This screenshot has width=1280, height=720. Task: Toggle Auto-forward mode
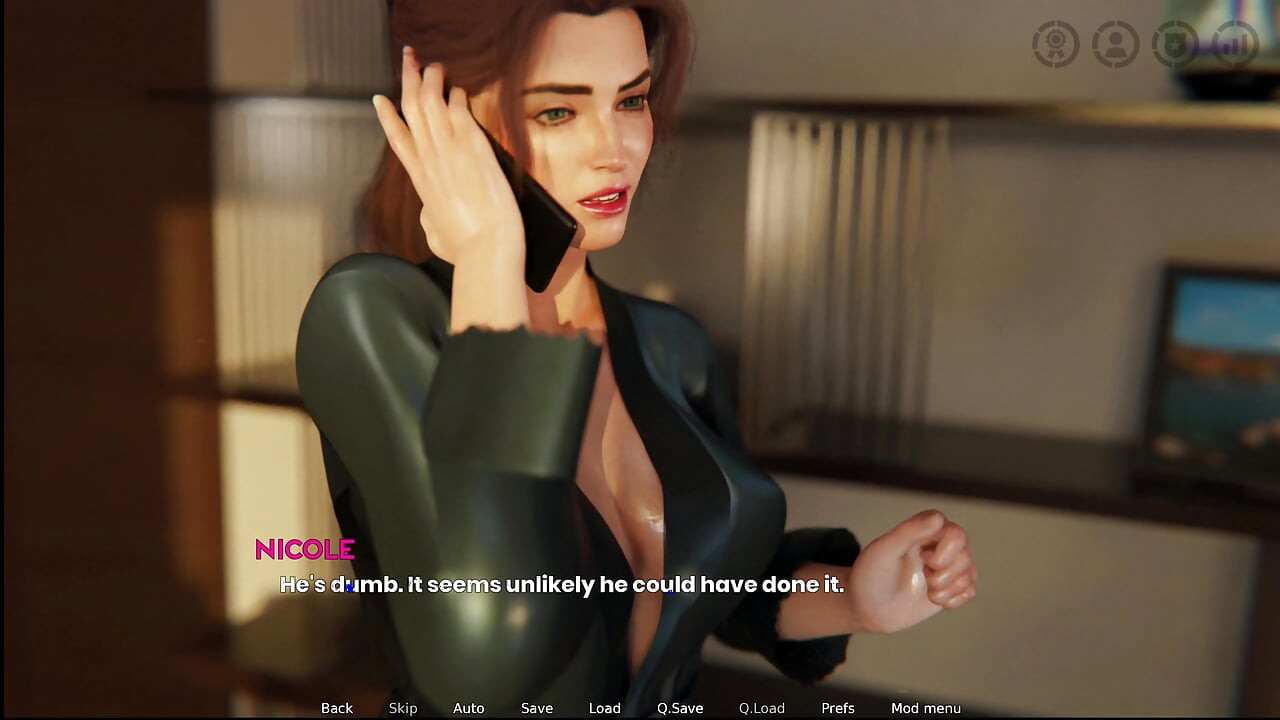click(x=468, y=708)
